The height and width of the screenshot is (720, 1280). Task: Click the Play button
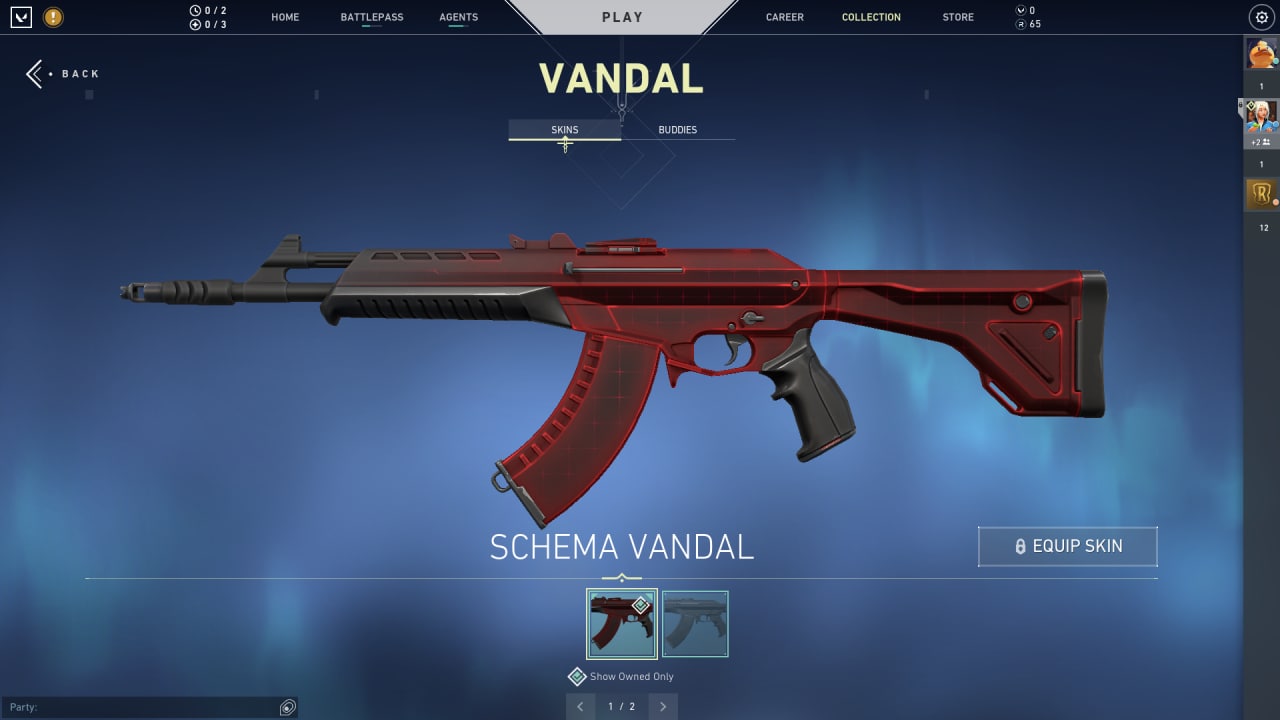622,17
